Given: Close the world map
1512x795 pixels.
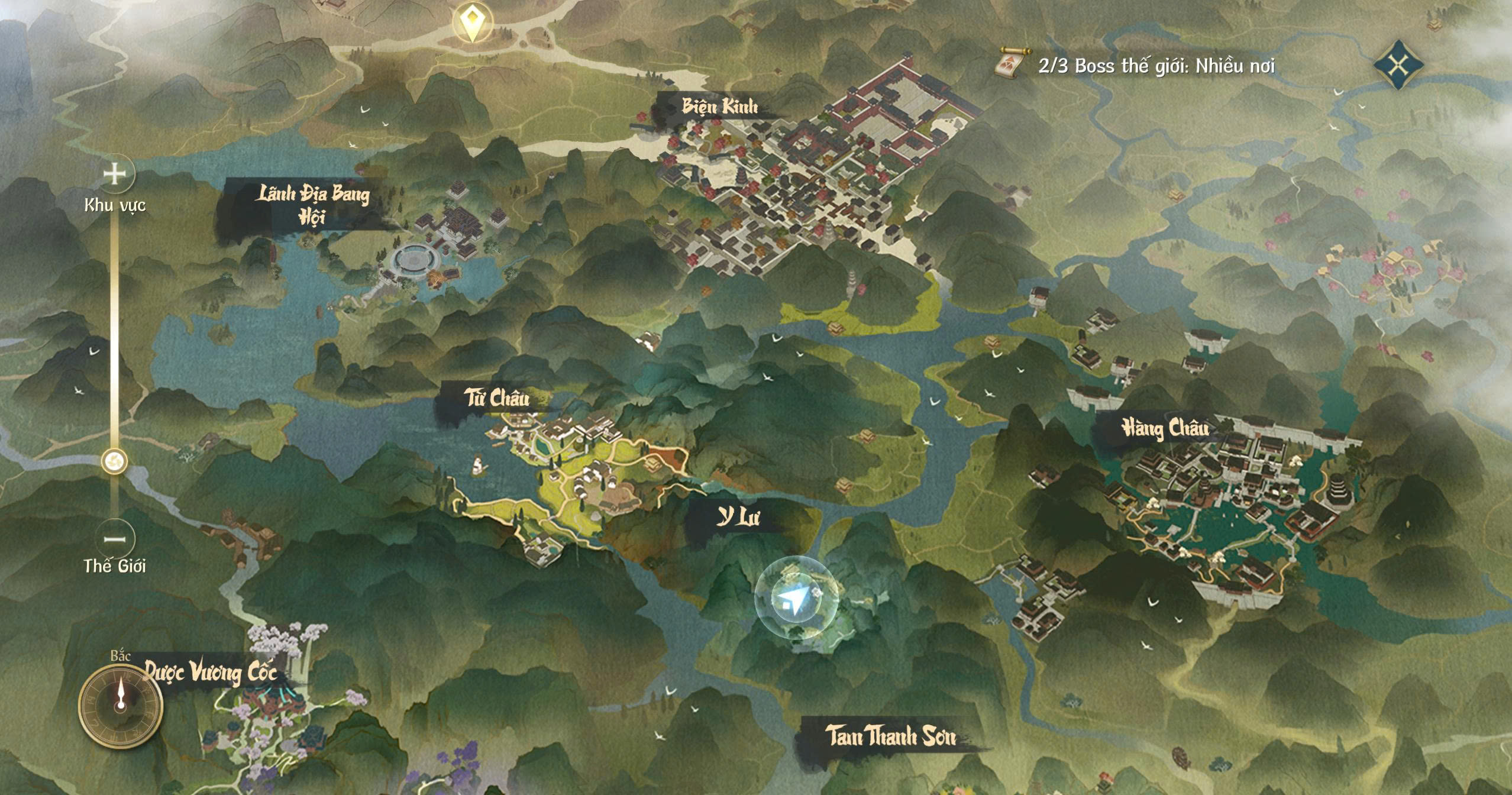Looking at the screenshot, I should click(1398, 64).
